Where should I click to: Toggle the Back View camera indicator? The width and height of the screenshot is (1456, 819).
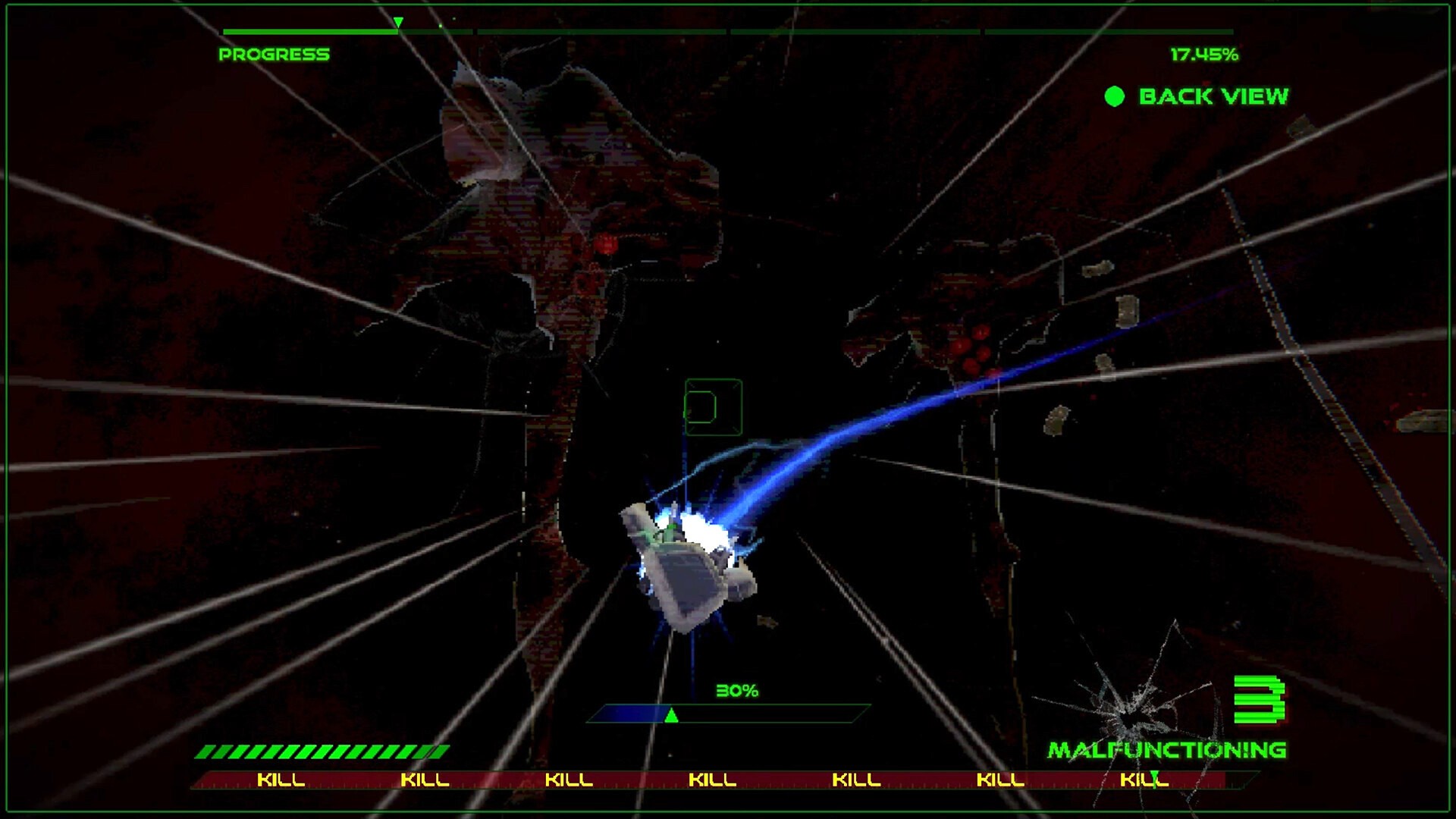coord(1115,96)
